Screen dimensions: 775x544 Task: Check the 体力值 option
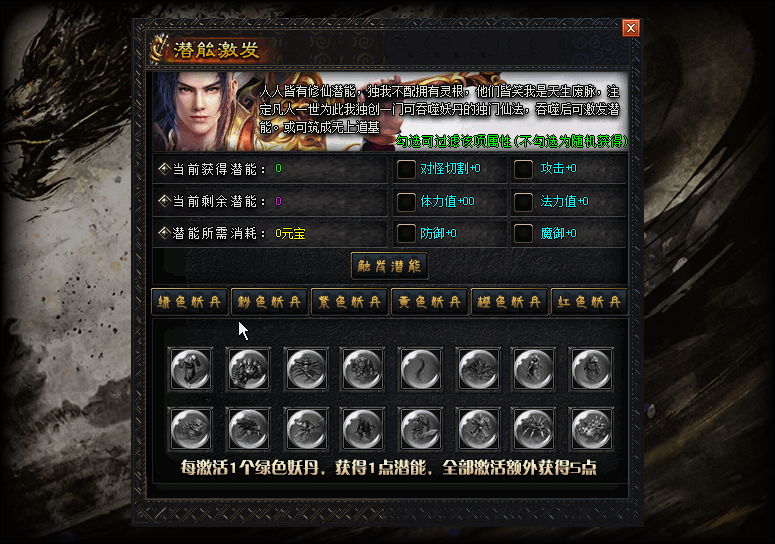406,202
